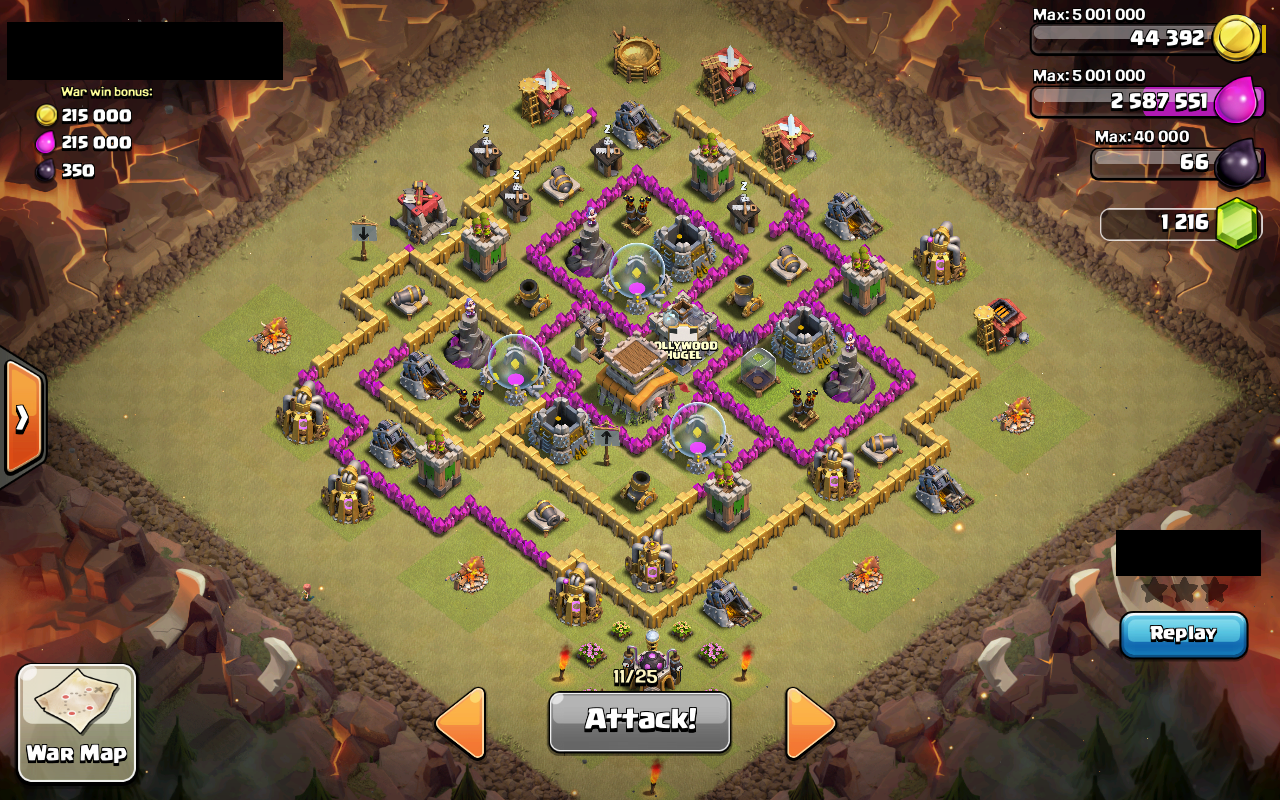Screen dimensions: 1280x800
Task: Click the gold storage progress bar
Action: point(1120,38)
